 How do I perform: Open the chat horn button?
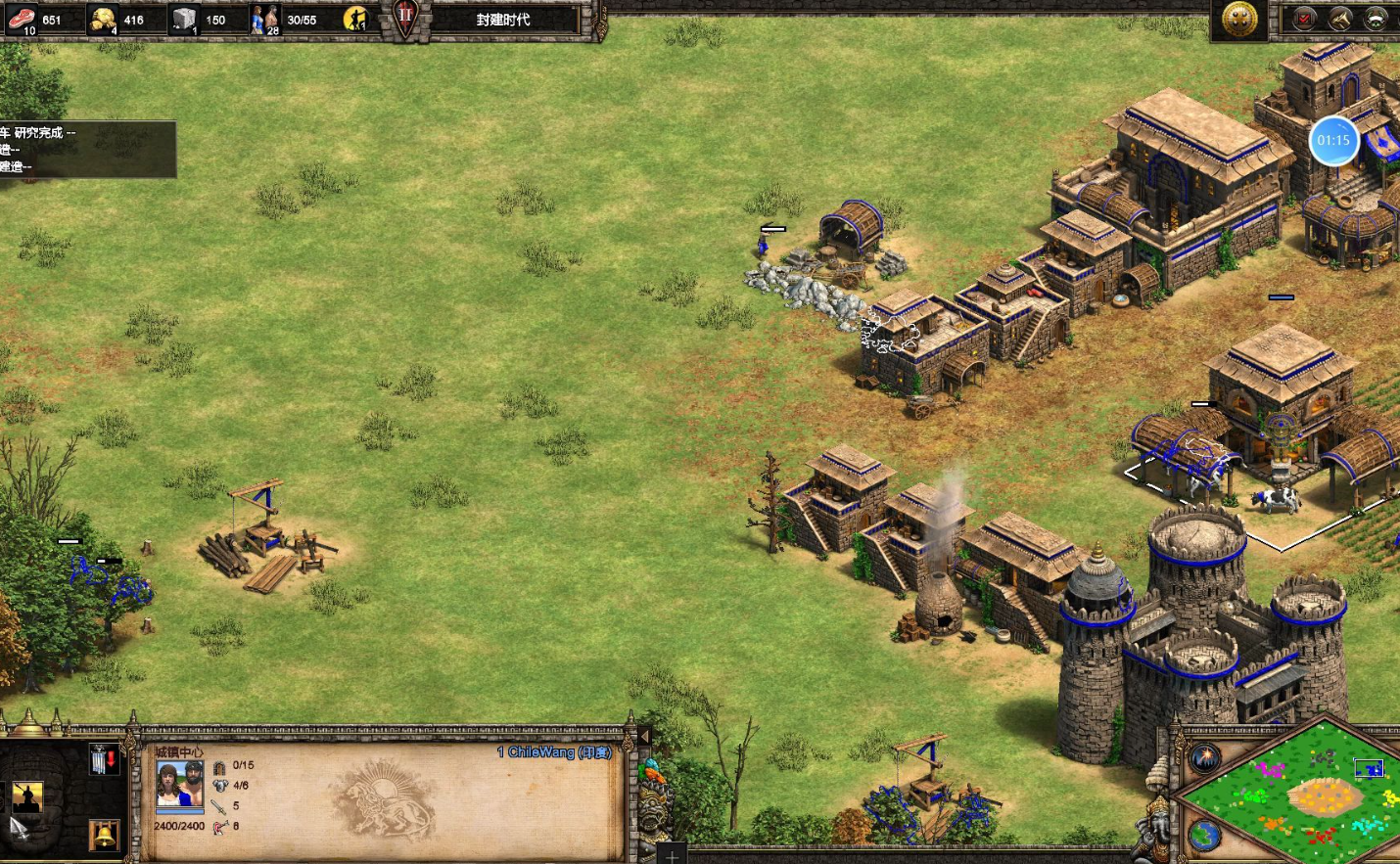[1340, 19]
